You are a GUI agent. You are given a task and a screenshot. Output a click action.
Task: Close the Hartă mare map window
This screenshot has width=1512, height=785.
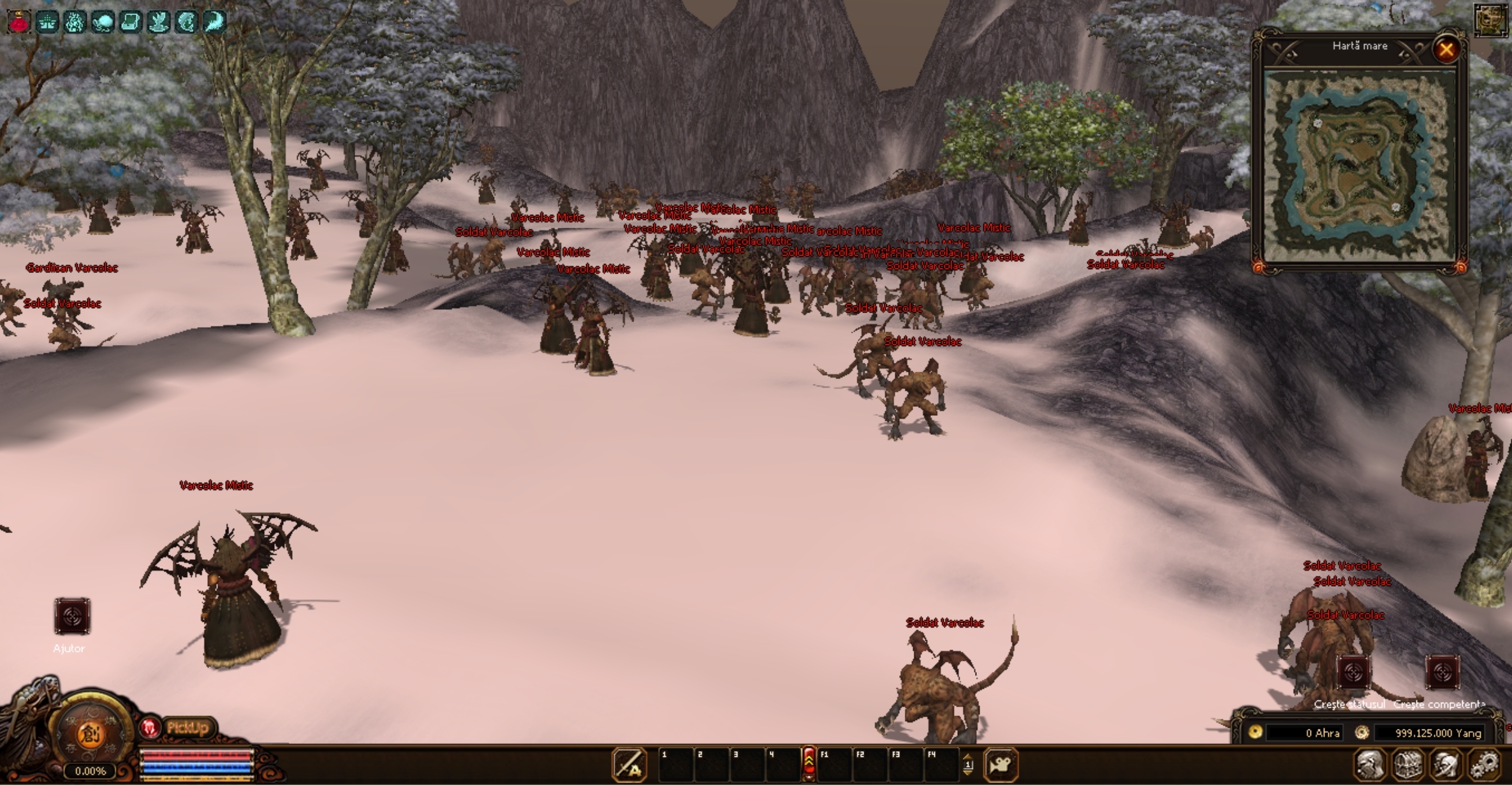pos(1446,49)
